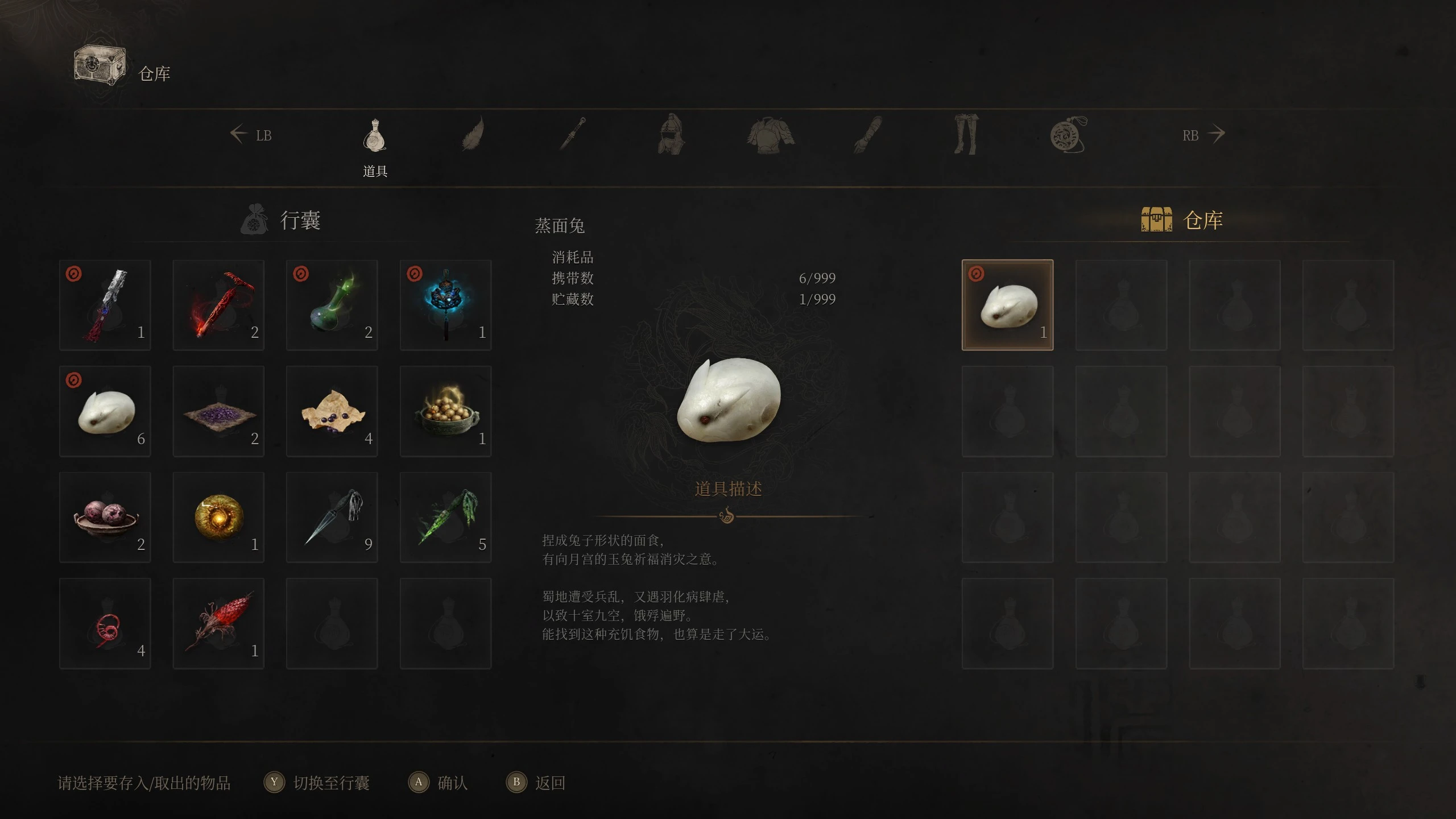Screen dimensions: 1456x819
Task: Select the green carrots item with count 5
Action: [x=445, y=516]
